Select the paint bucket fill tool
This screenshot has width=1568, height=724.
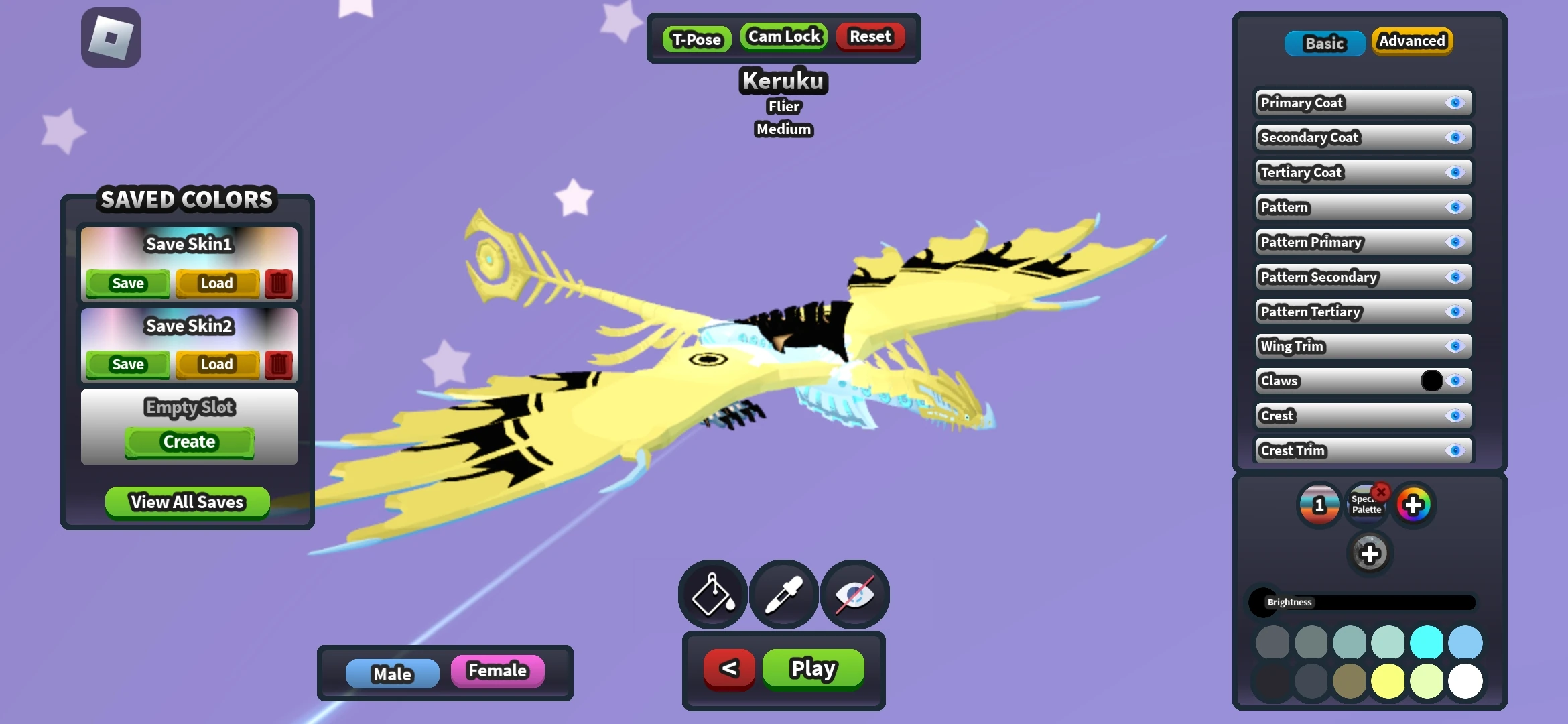pyautogui.click(x=712, y=594)
